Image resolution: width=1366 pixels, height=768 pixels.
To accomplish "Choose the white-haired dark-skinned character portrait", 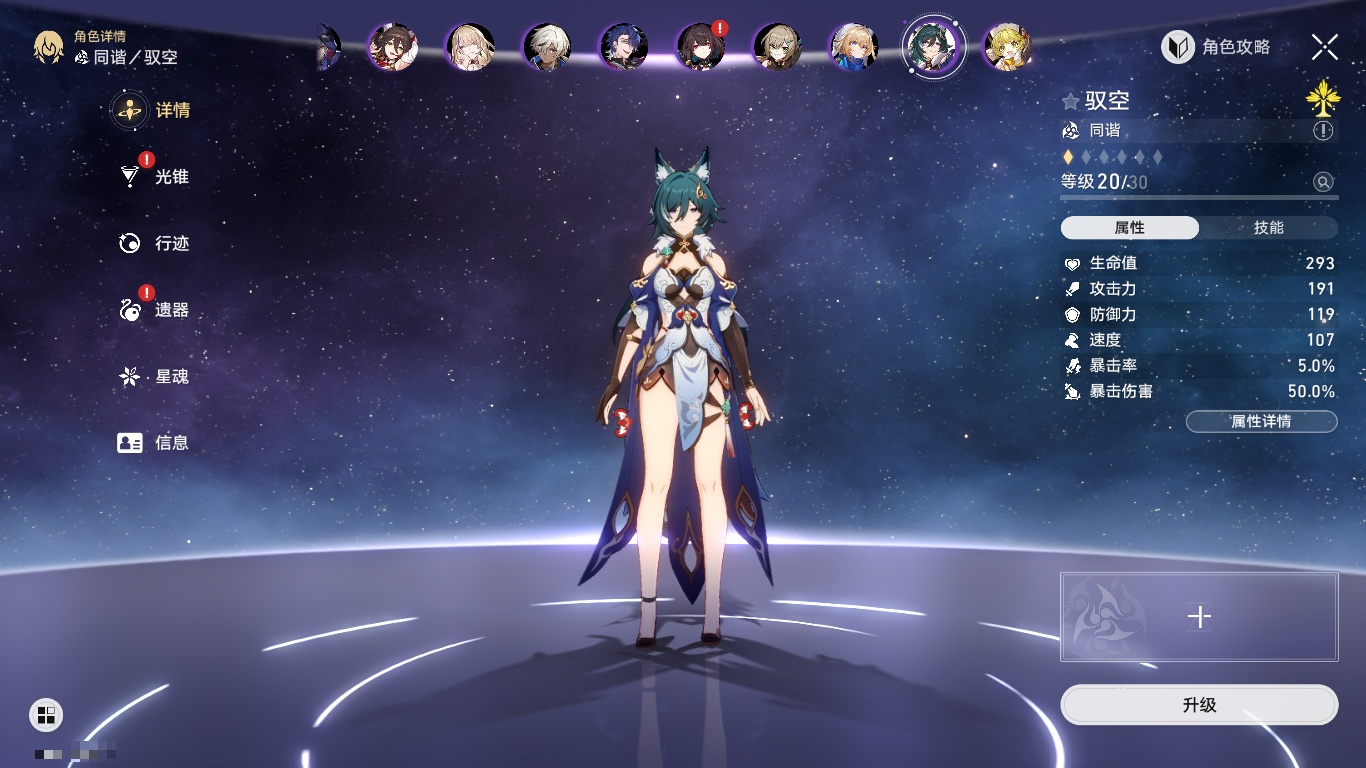I will click(x=547, y=47).
